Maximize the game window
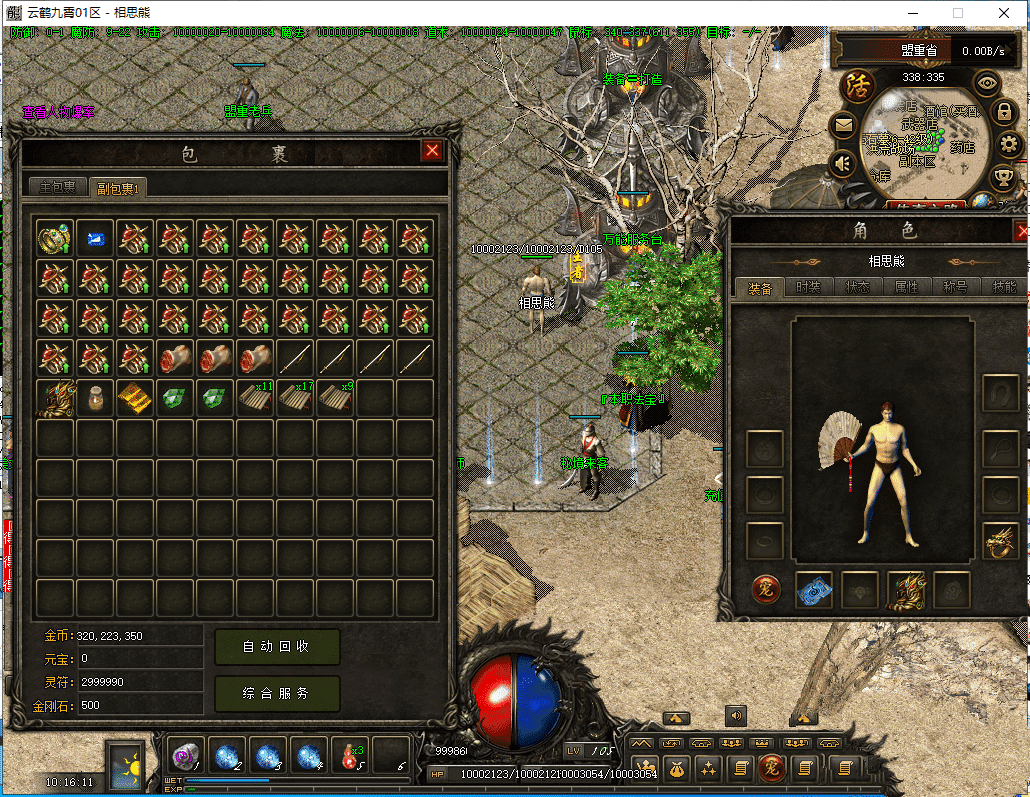 957,13
